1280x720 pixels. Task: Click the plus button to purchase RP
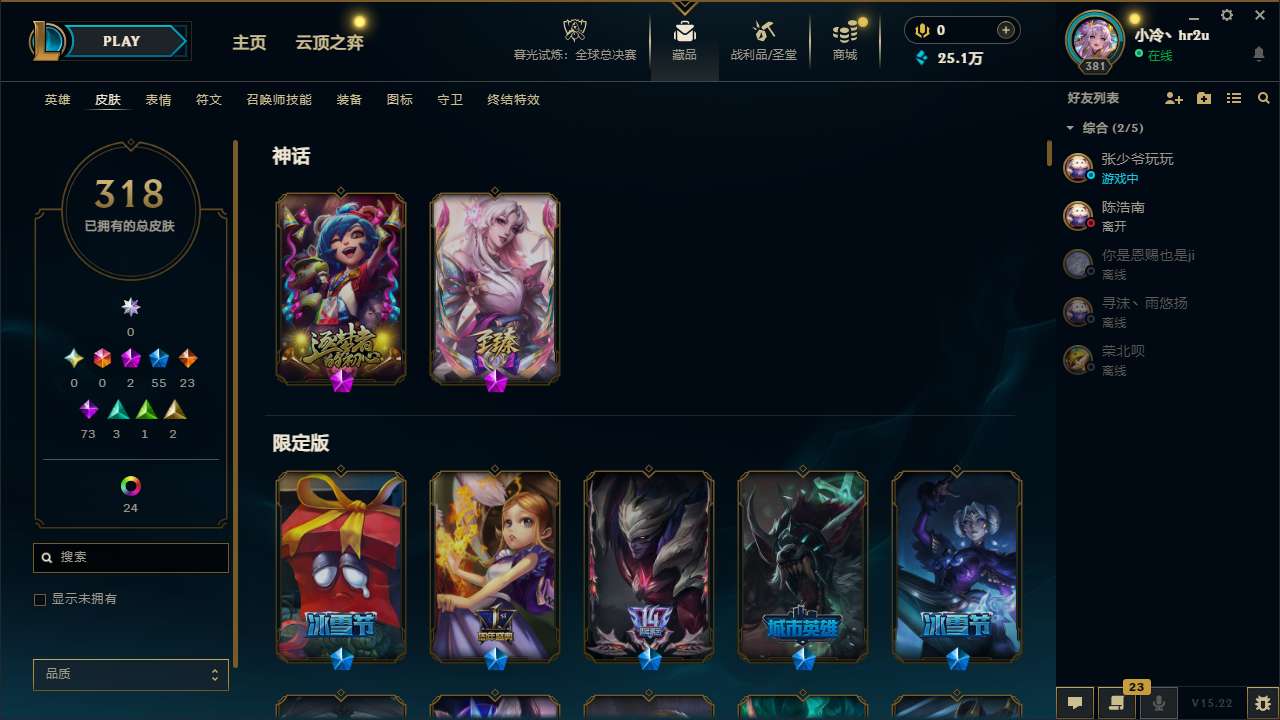[1003, 30]
